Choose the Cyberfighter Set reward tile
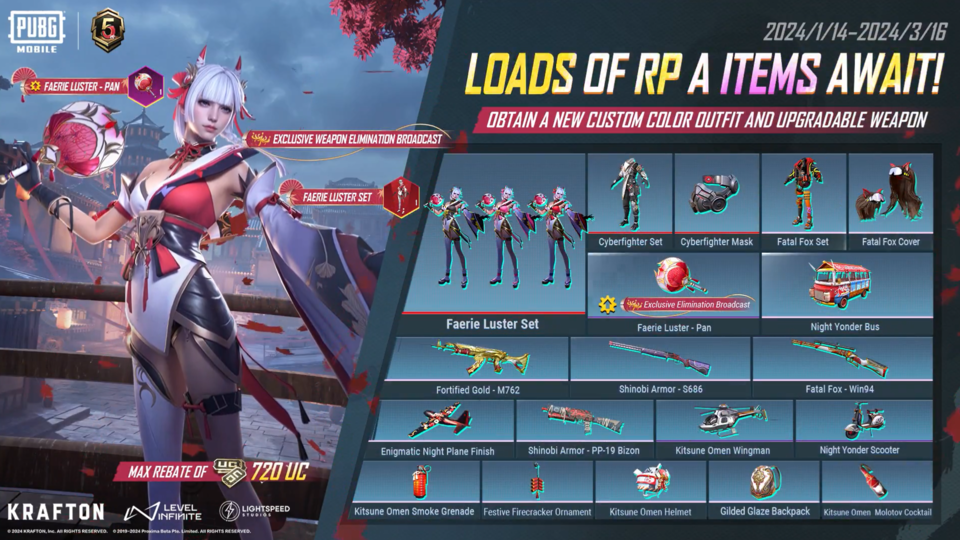The image size is (960, 540). pyautogui.click(x=630, y=201)
